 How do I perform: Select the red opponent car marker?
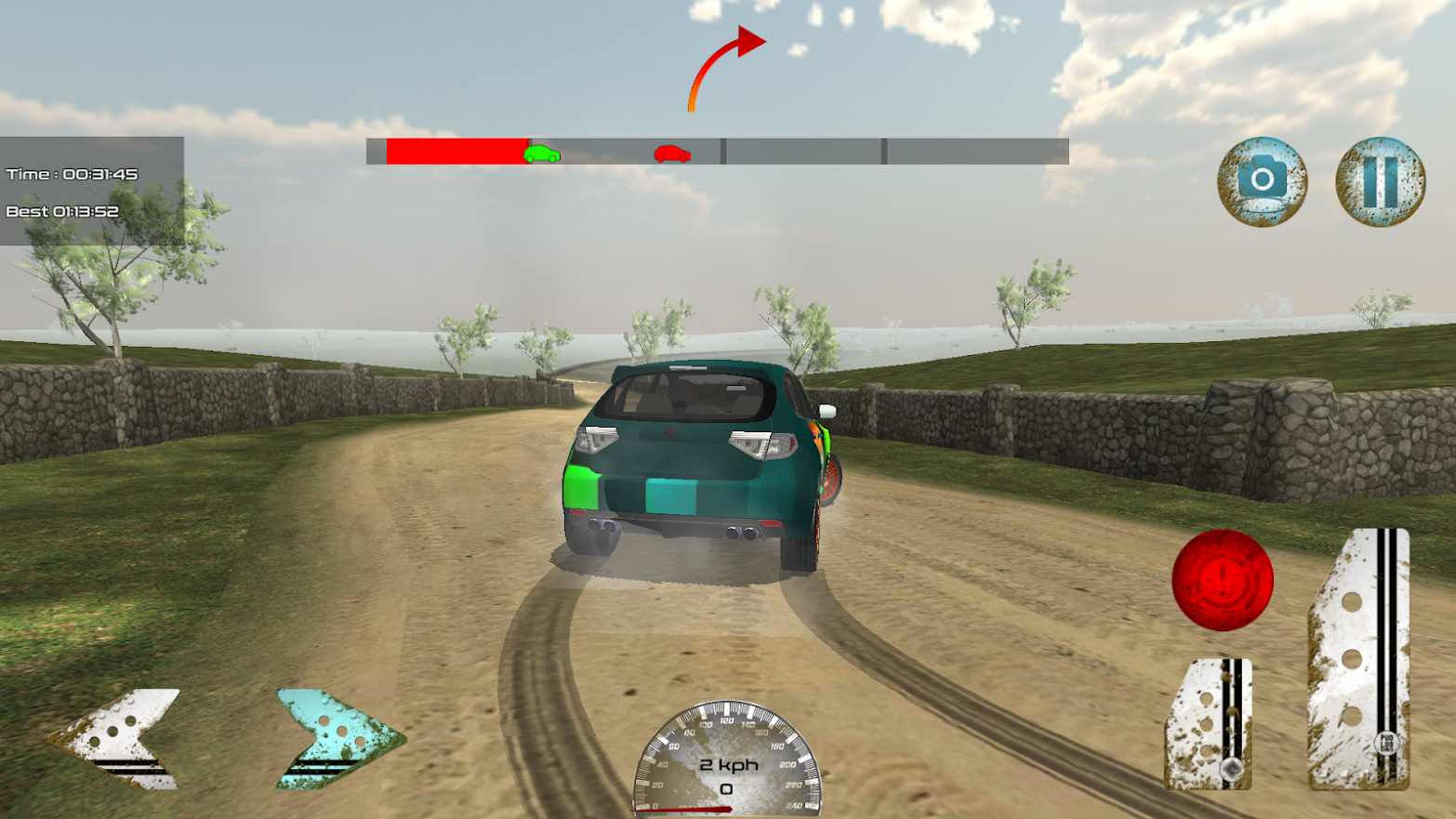click(x=673, y=154)
